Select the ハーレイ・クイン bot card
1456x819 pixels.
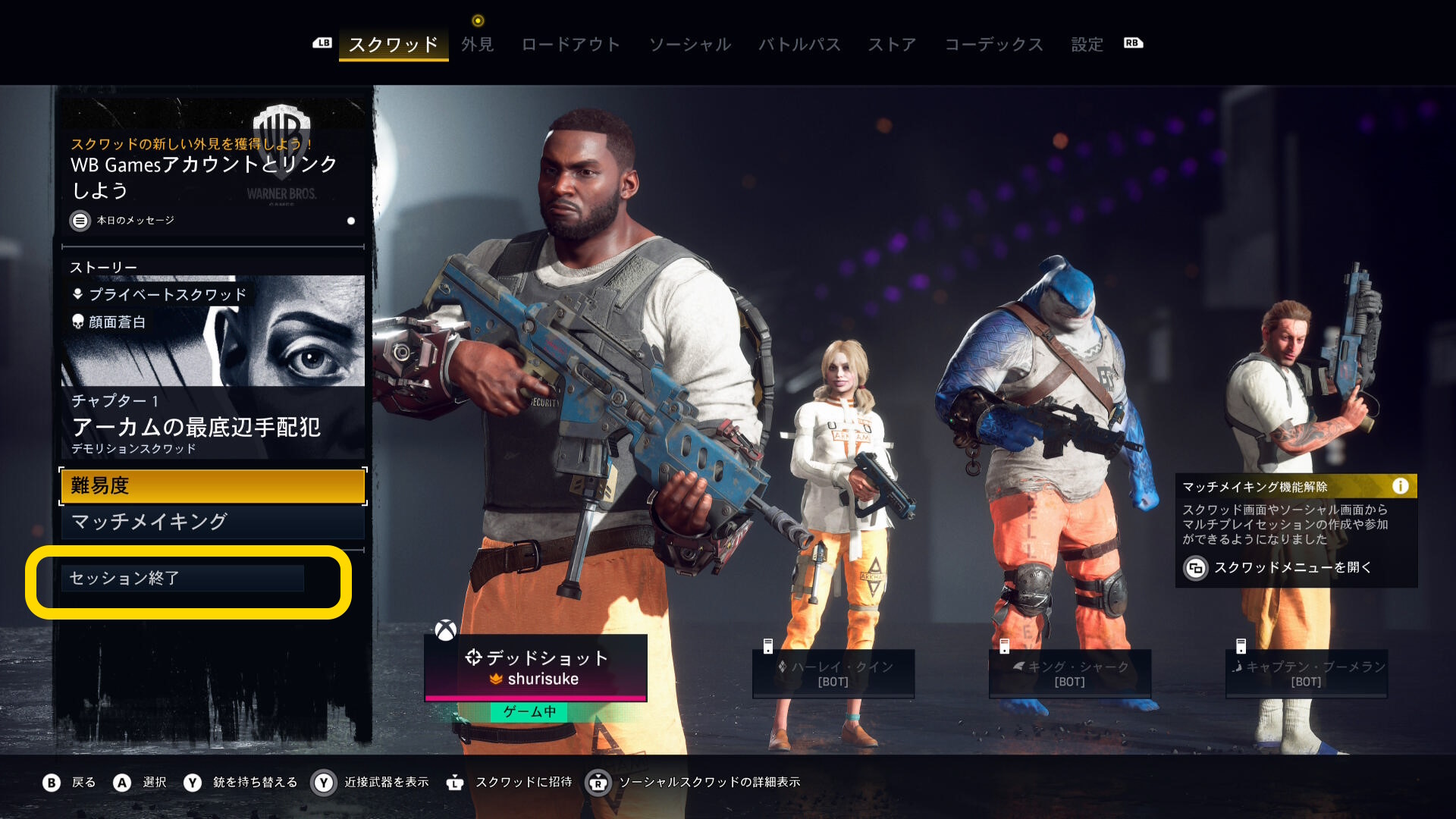coord(833,673)
